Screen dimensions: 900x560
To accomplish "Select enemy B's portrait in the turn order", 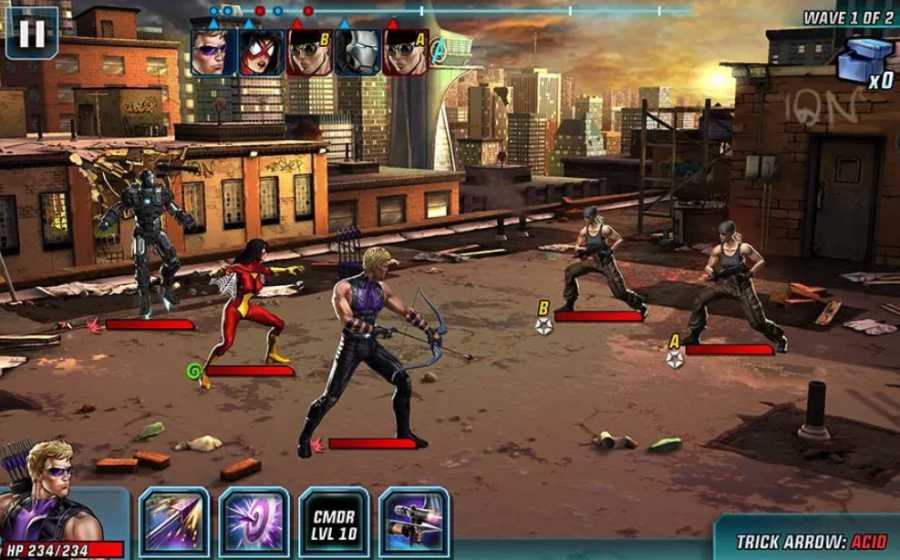I will tap(310, 52).
